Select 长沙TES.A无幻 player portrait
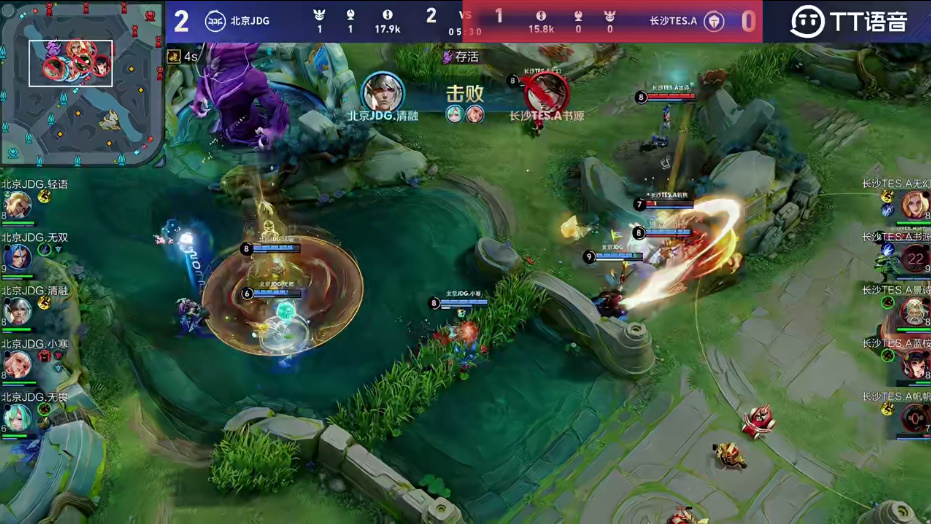 pyautogui.click(x=914, y=205)
